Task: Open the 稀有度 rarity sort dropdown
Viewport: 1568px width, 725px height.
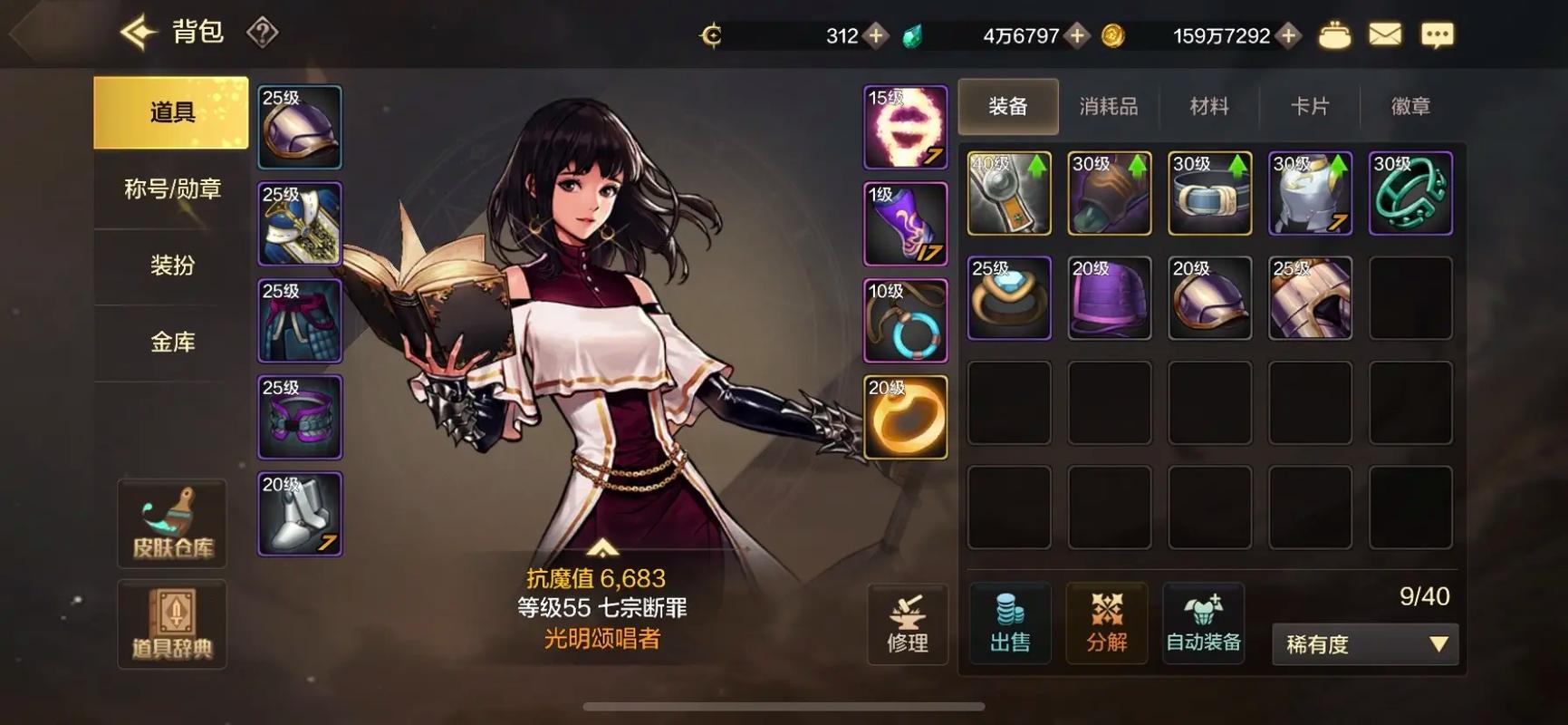Action: click(x=1364, y=643)
